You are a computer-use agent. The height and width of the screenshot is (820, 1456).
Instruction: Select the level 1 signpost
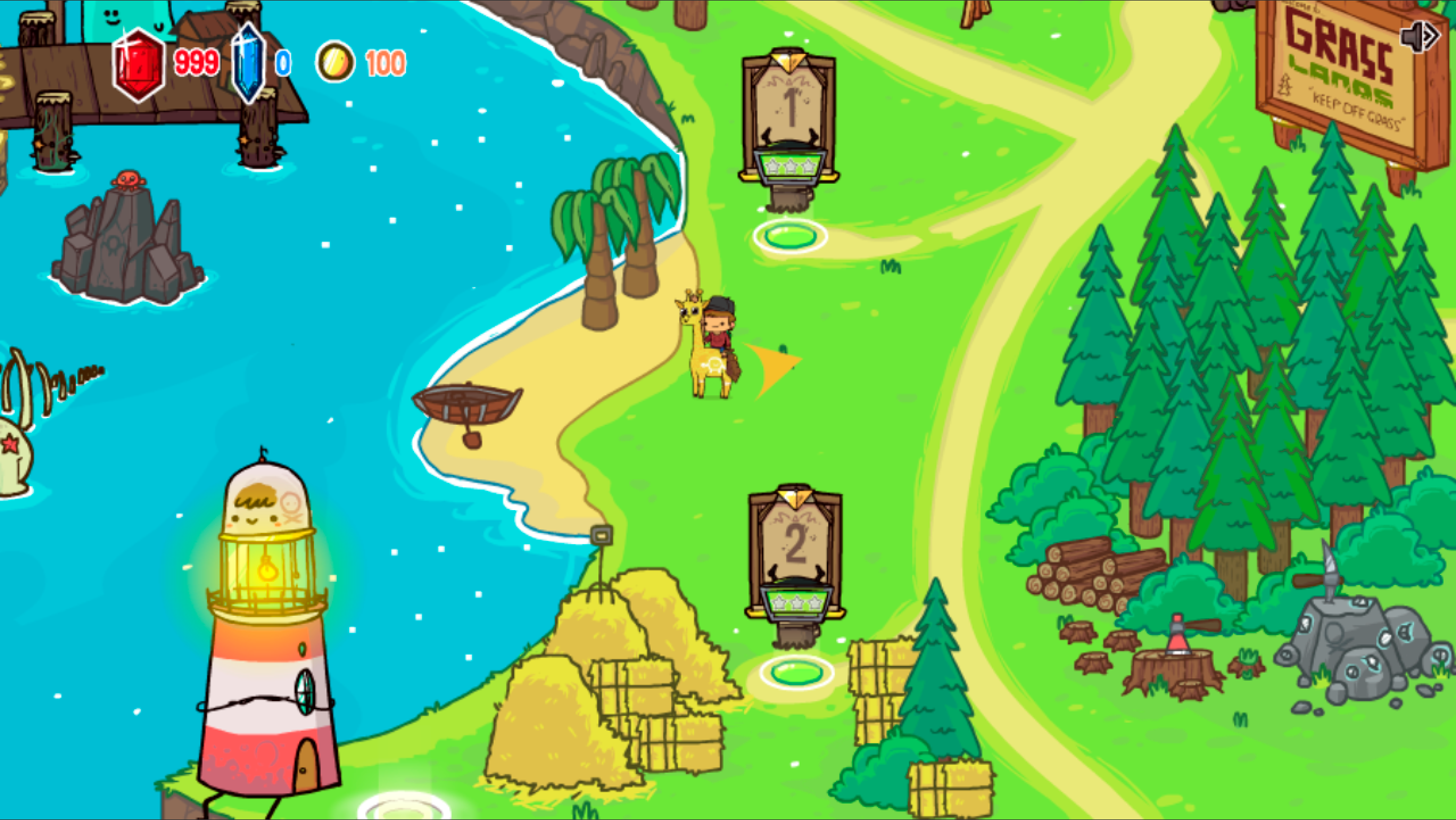pyautogui.click(x=789, y=118)
